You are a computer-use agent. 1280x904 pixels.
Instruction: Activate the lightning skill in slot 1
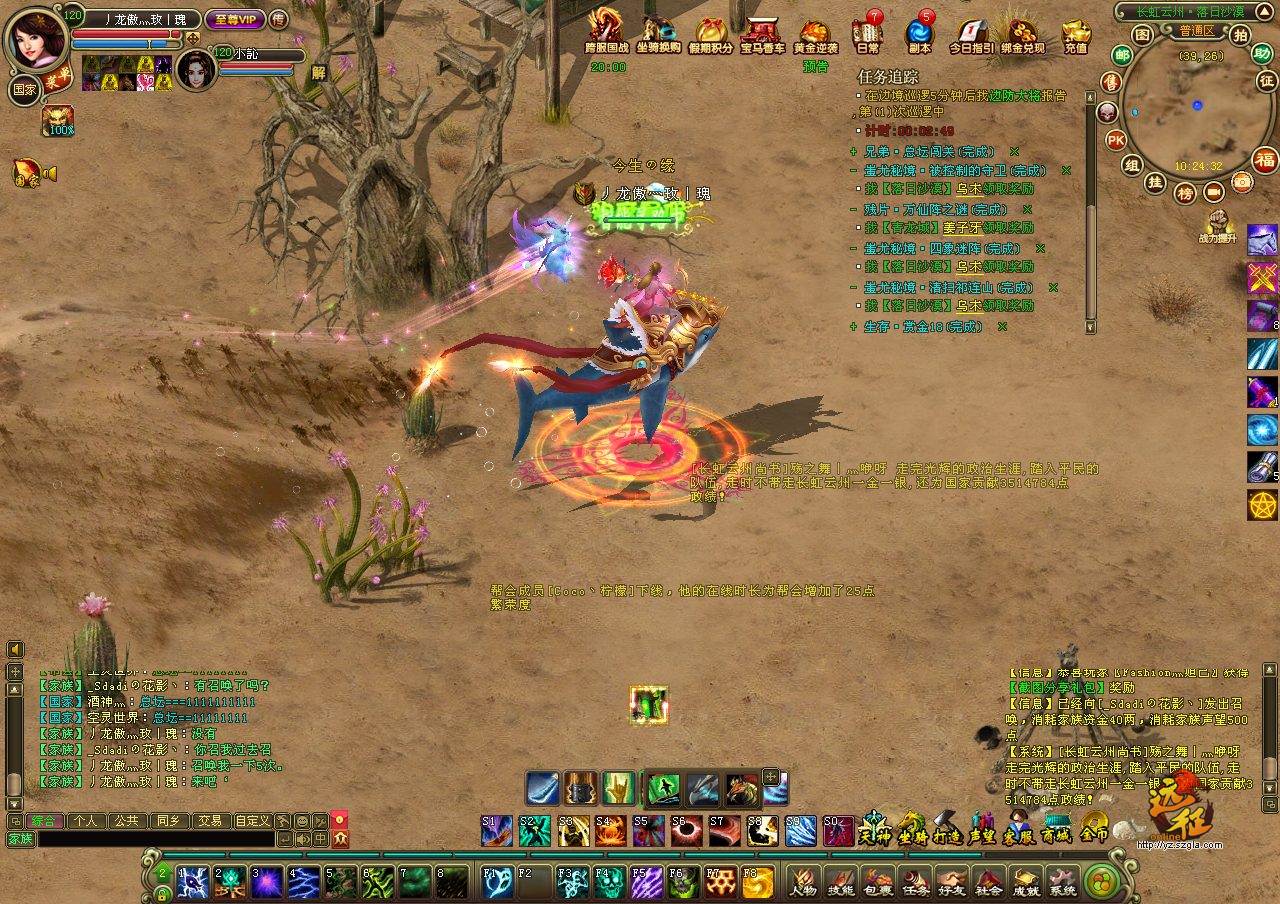193,881
